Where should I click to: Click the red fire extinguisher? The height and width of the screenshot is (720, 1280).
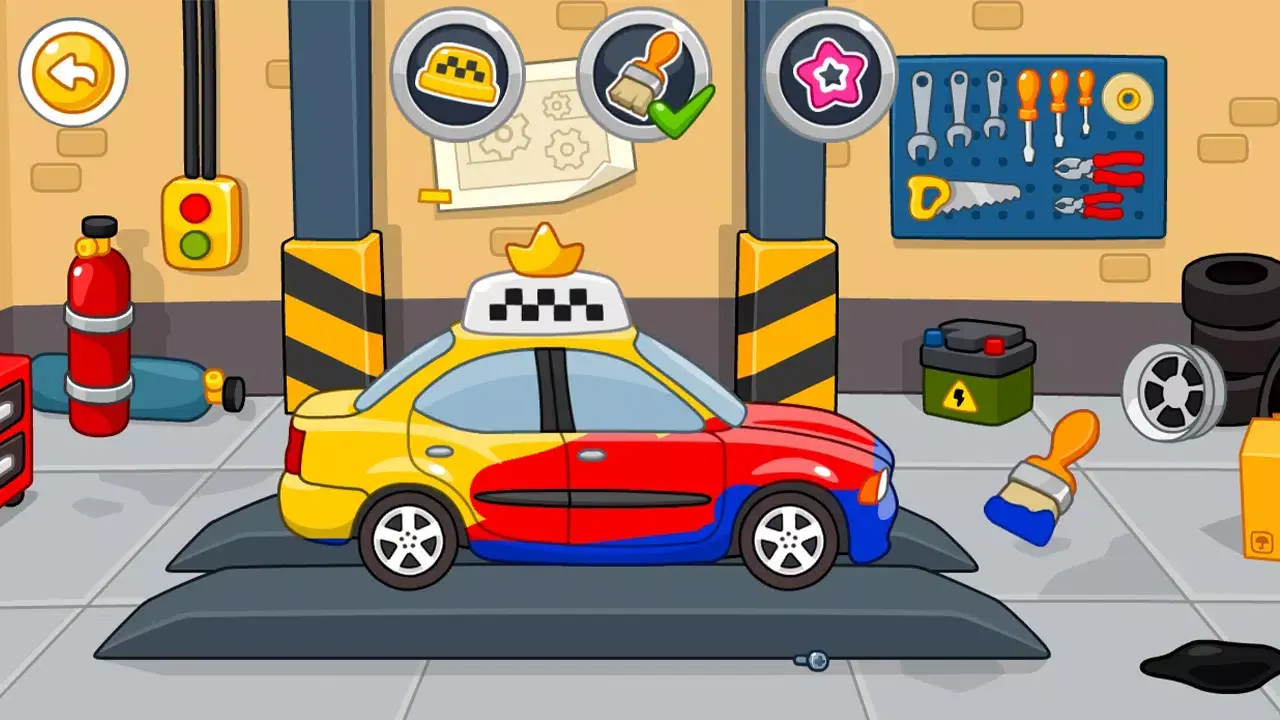[x=97, y=340]
